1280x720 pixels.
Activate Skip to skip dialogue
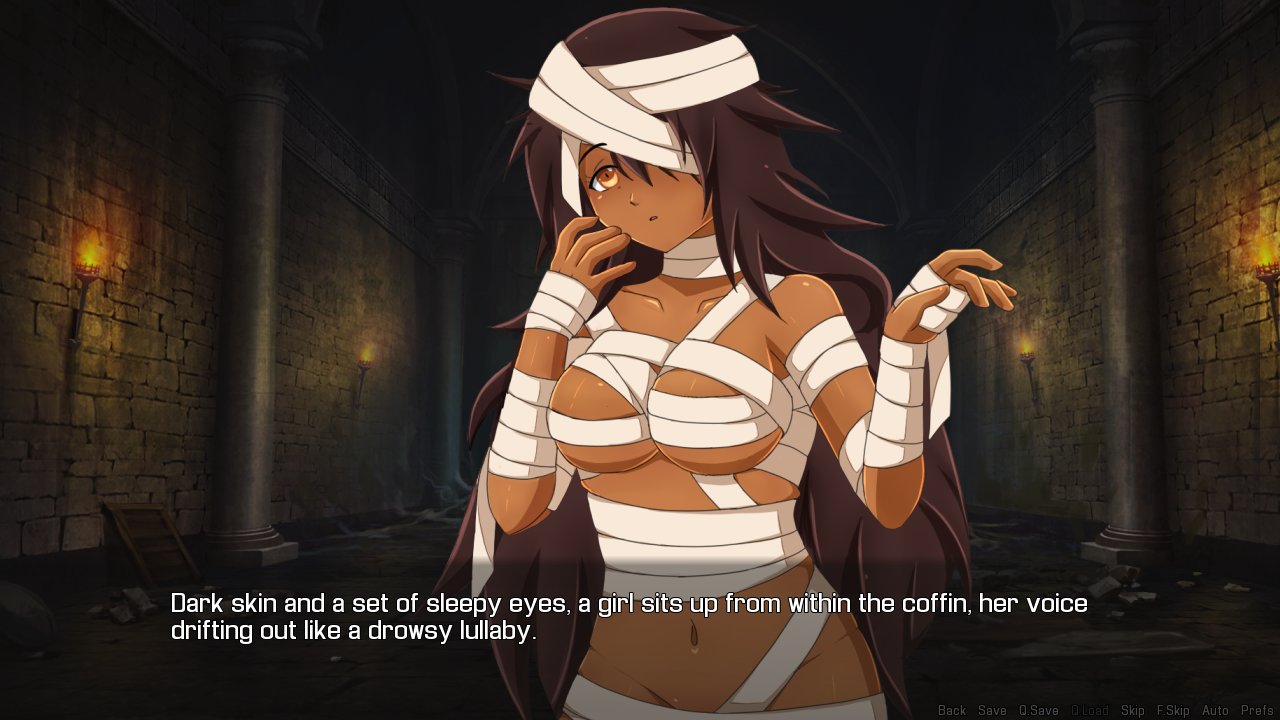tap(1132, 711)
